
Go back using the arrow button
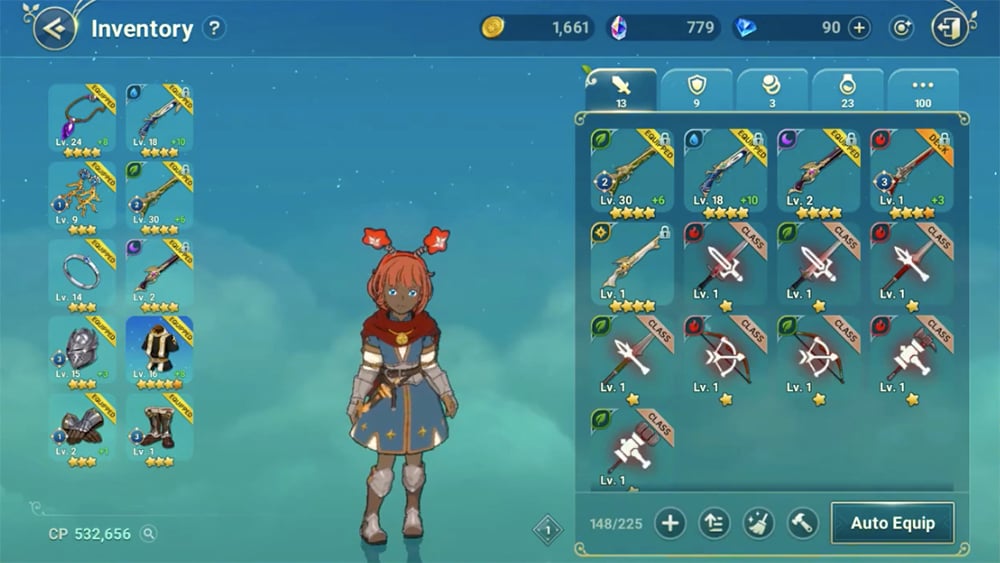pos(55,28)
